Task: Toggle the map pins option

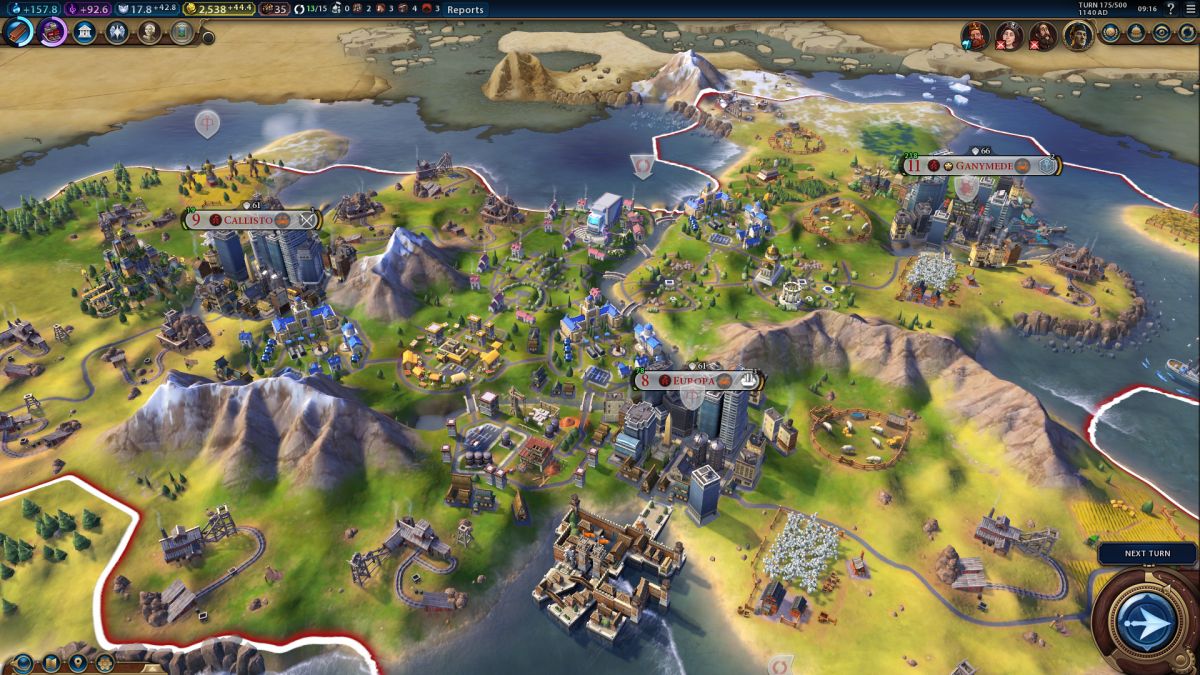Action: [x=77, y=662]
